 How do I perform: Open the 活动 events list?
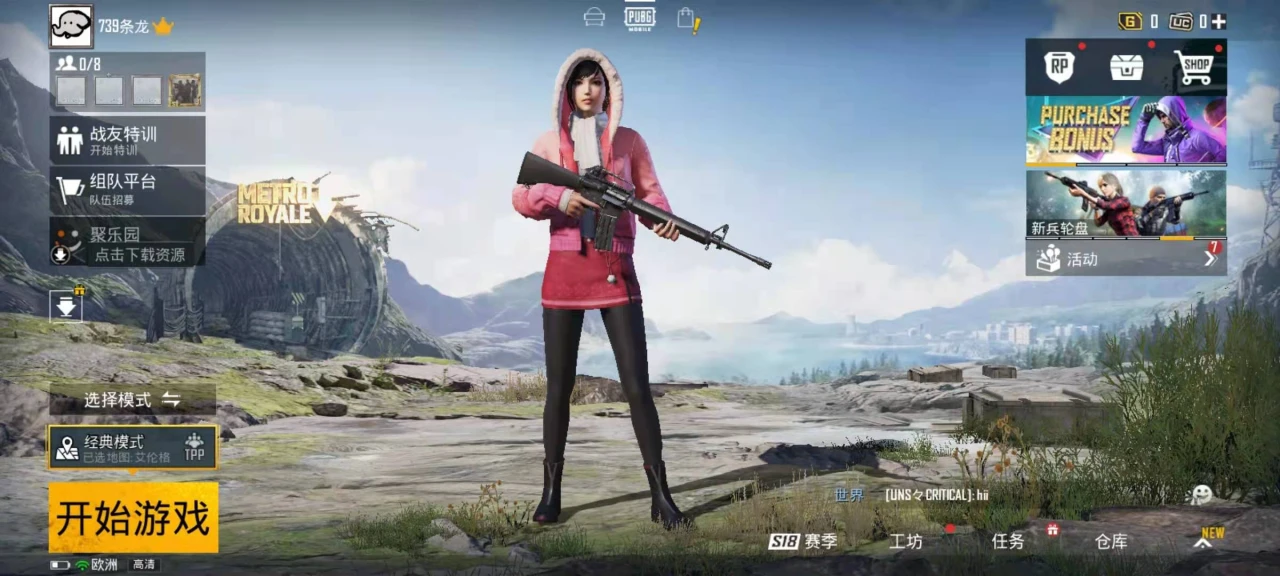[1126, 259]
